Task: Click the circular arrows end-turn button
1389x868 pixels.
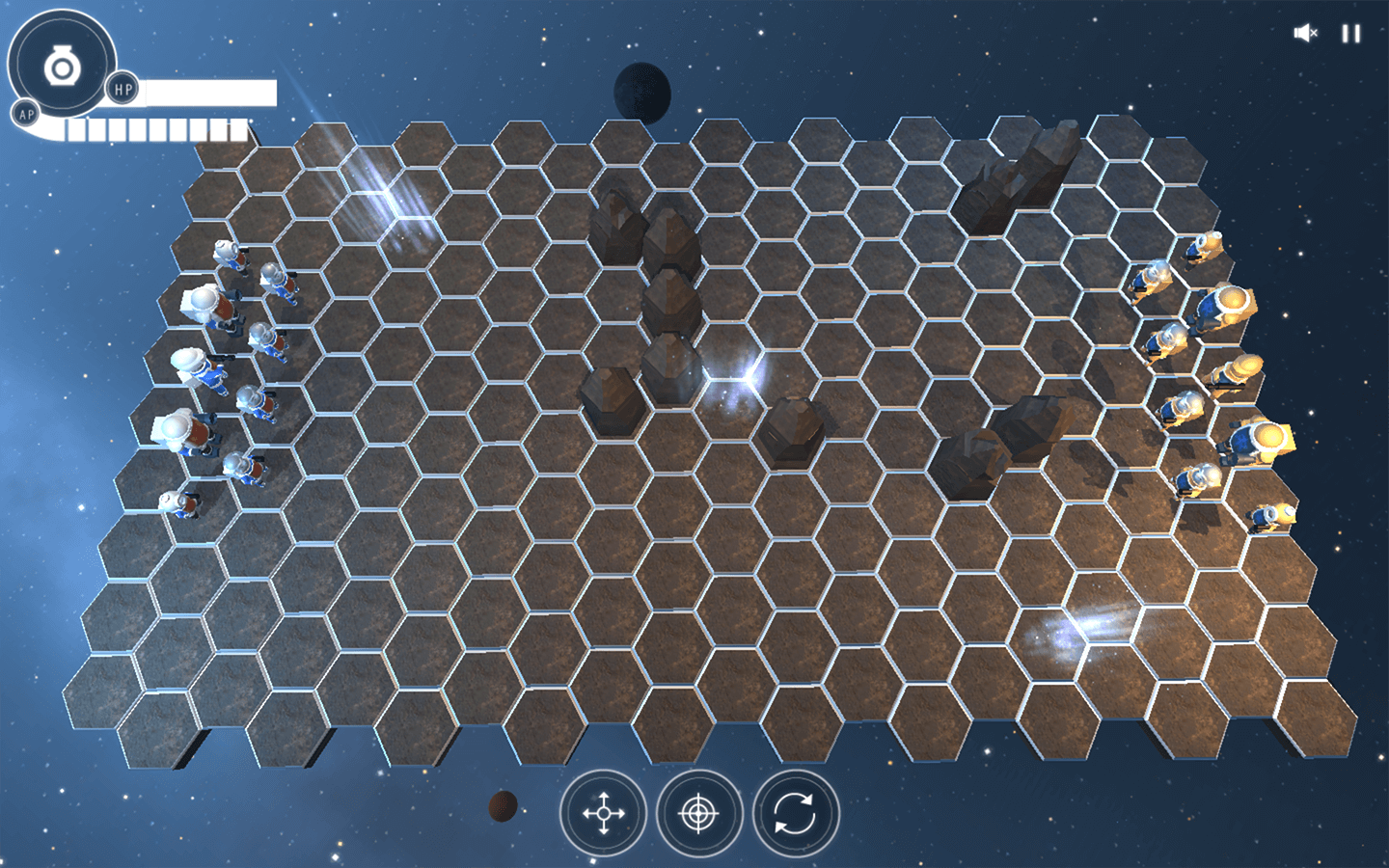Action: point(796,813)
